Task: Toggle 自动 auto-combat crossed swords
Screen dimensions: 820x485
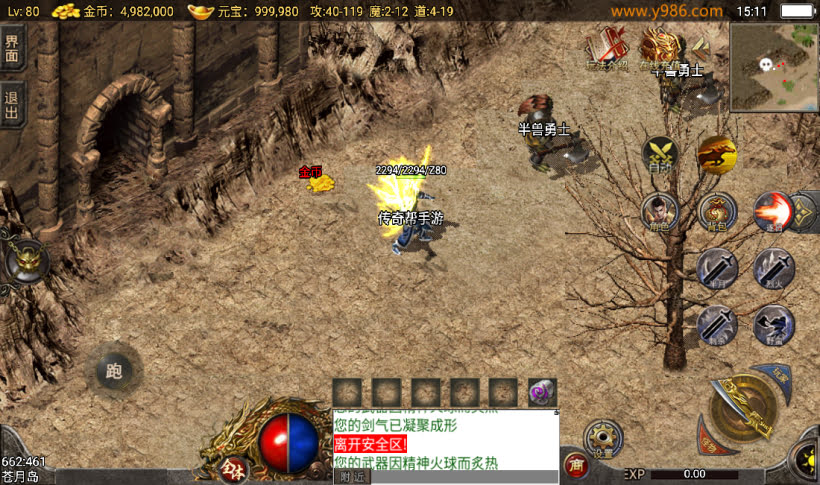Action: point(660,154)
